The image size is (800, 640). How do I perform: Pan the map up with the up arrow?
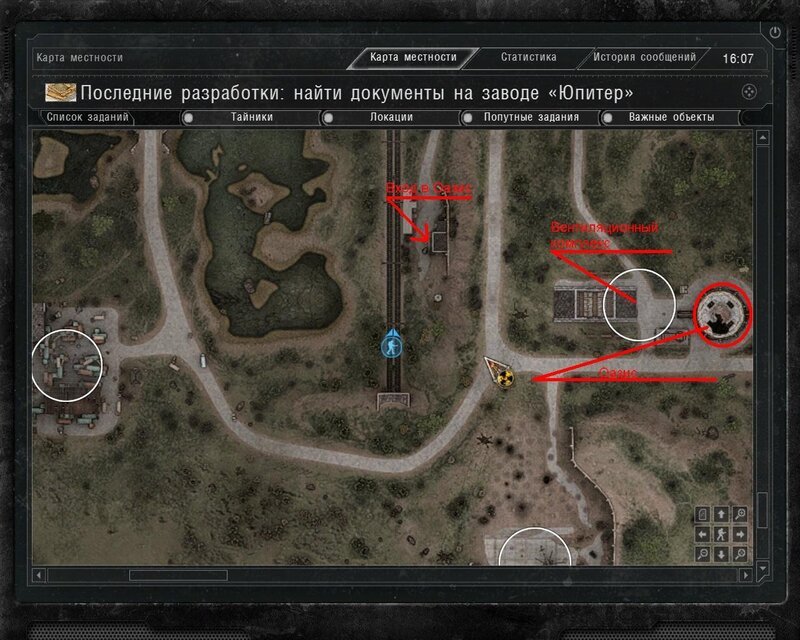pos(721,514)
